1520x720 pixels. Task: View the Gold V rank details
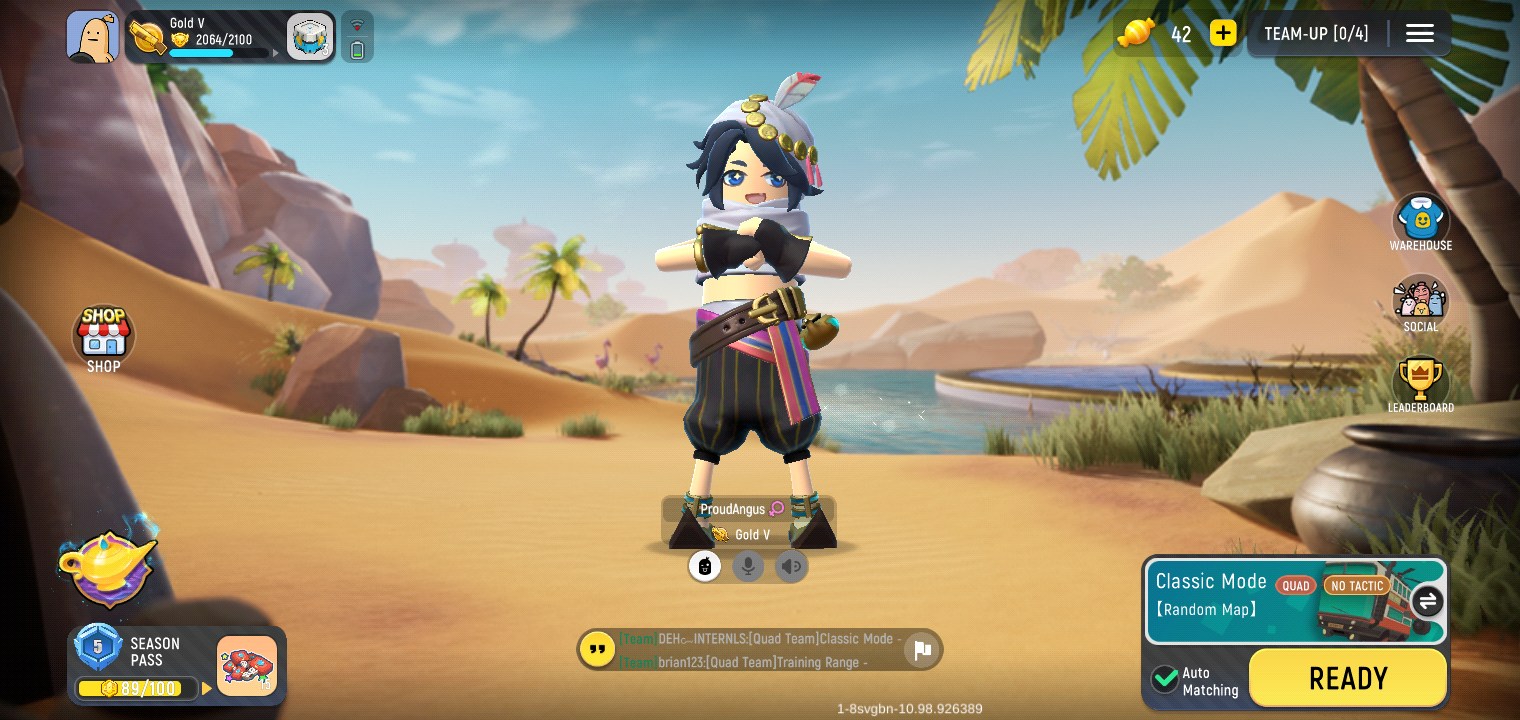(210, 37)
